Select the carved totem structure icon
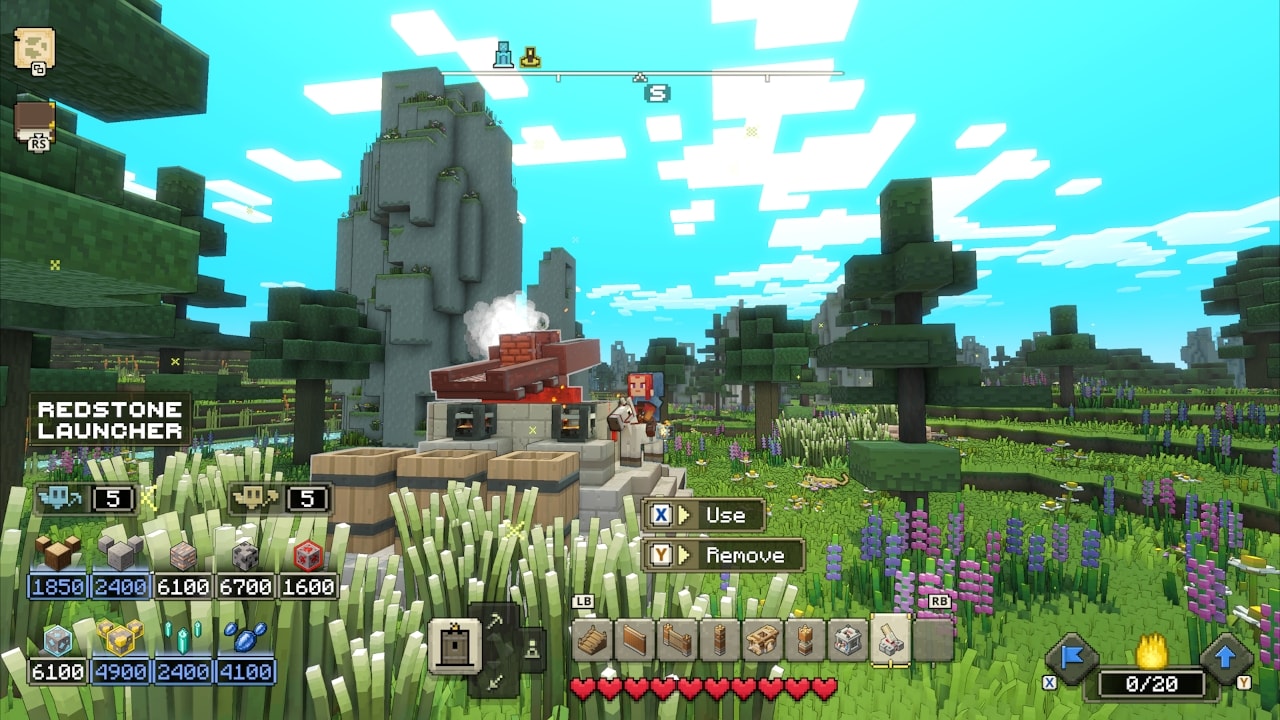The width and height of the screenshot is (1280, 720). [x=805, y=639]
